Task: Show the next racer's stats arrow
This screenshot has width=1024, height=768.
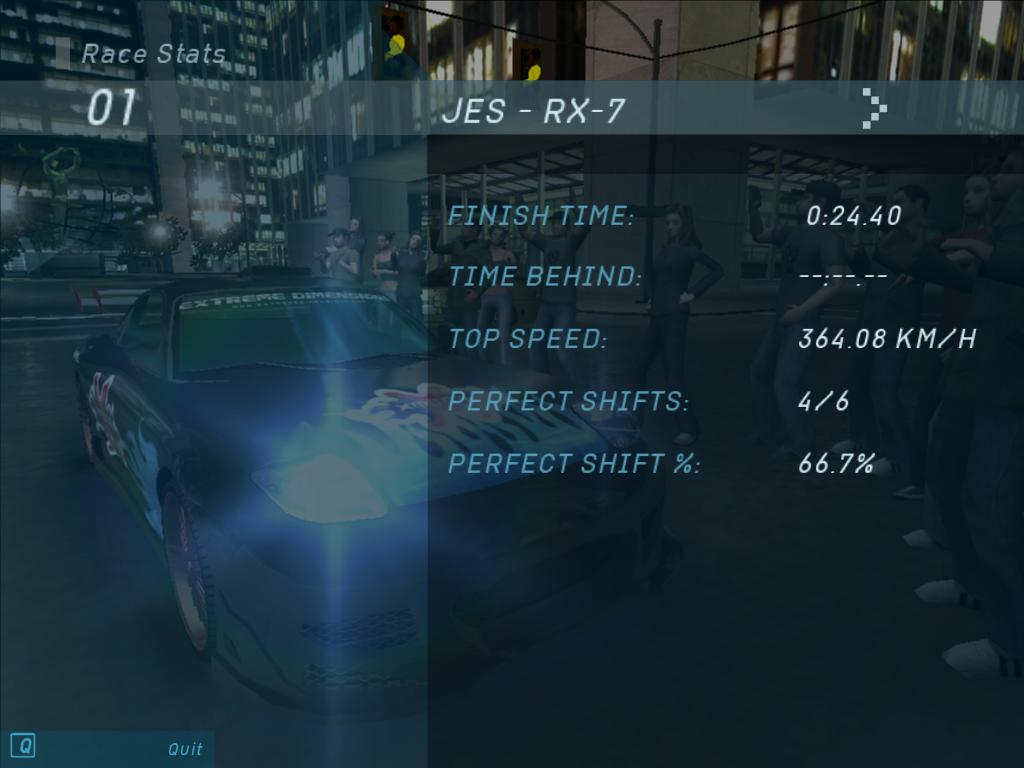Action: coord(874,109)
